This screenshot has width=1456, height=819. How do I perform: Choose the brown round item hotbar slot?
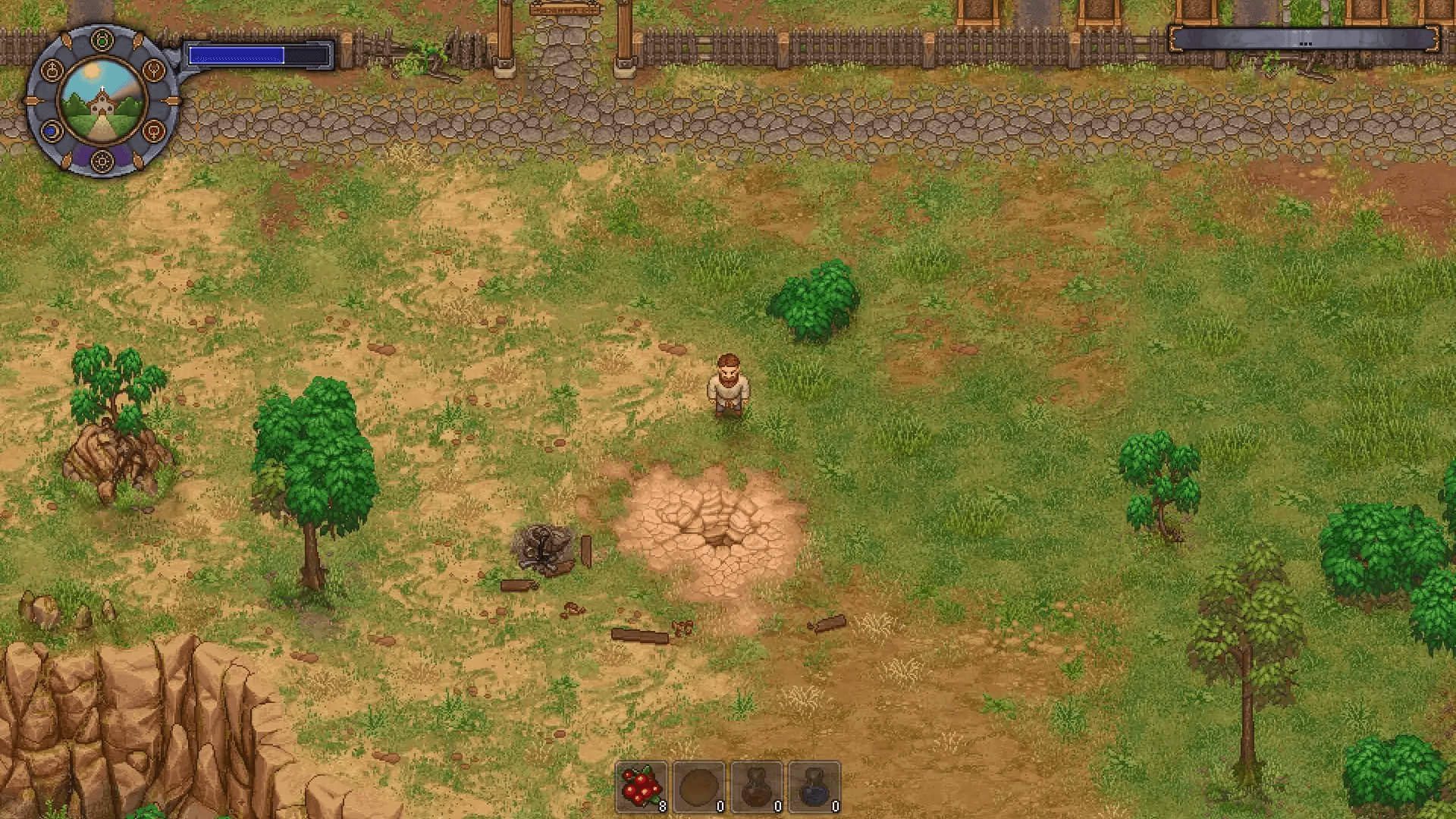point(699,788)
